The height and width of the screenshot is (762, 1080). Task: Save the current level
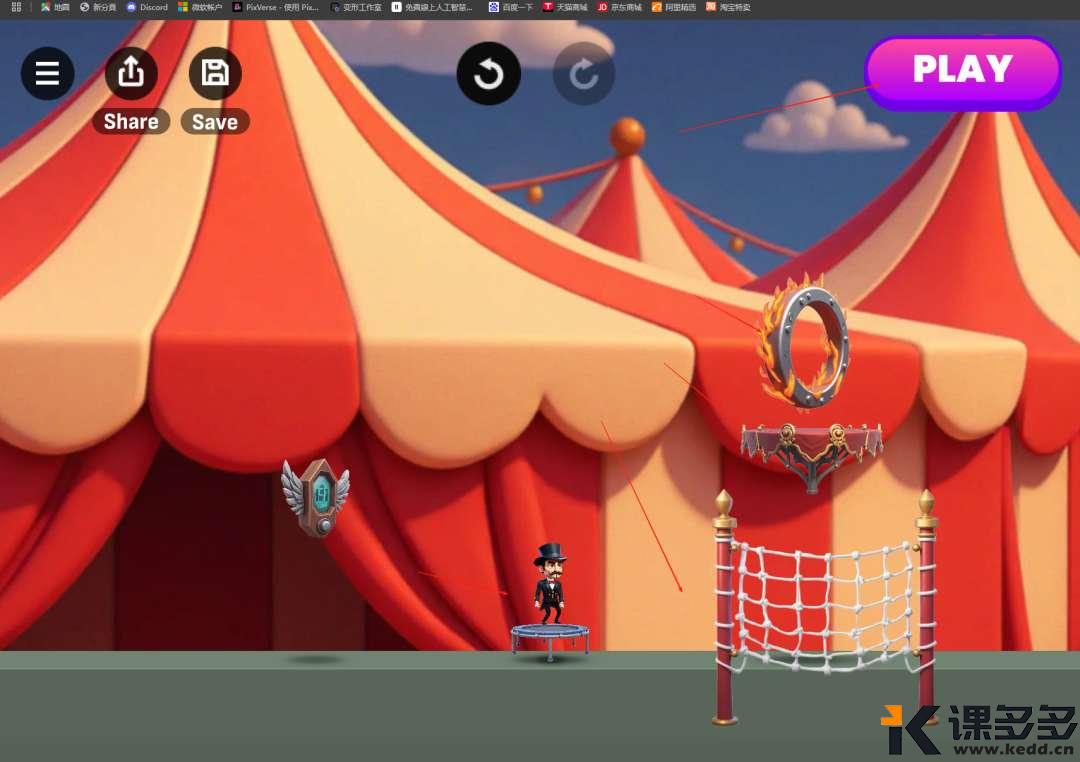tap(215, 73)
